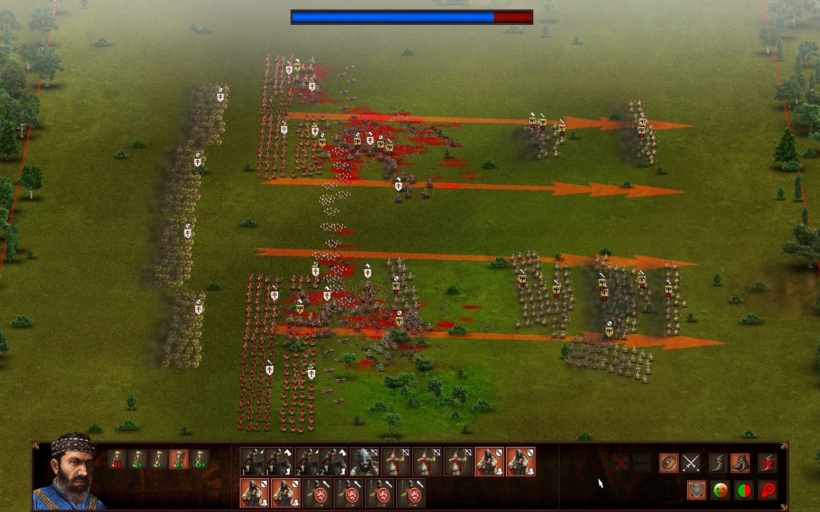Toggle the half green half red circle
820x512 pixels.
[743, 490]
